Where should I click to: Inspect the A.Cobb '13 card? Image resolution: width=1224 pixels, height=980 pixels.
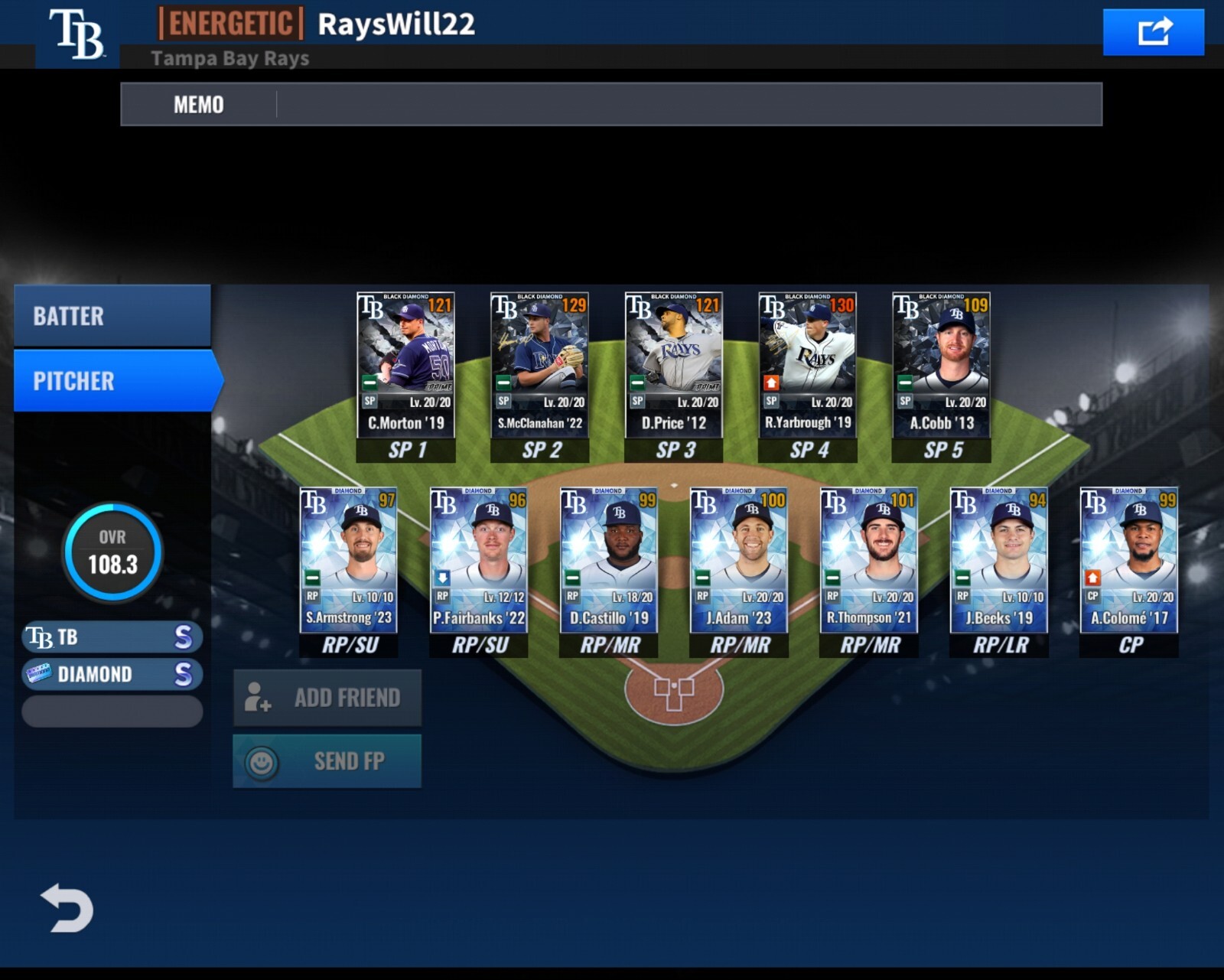coord(941,365)
